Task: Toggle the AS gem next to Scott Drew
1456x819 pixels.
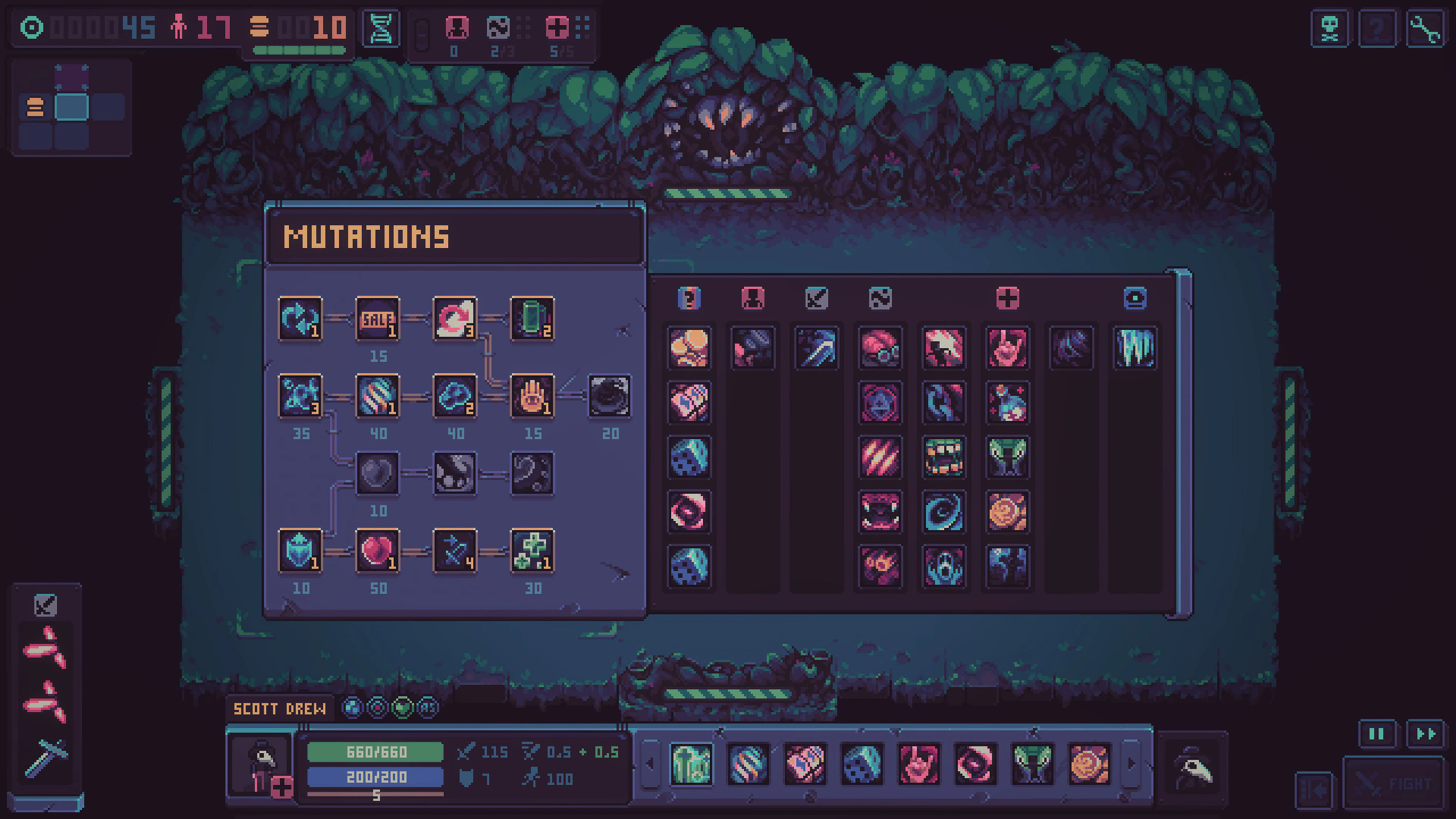Action: 427,708
